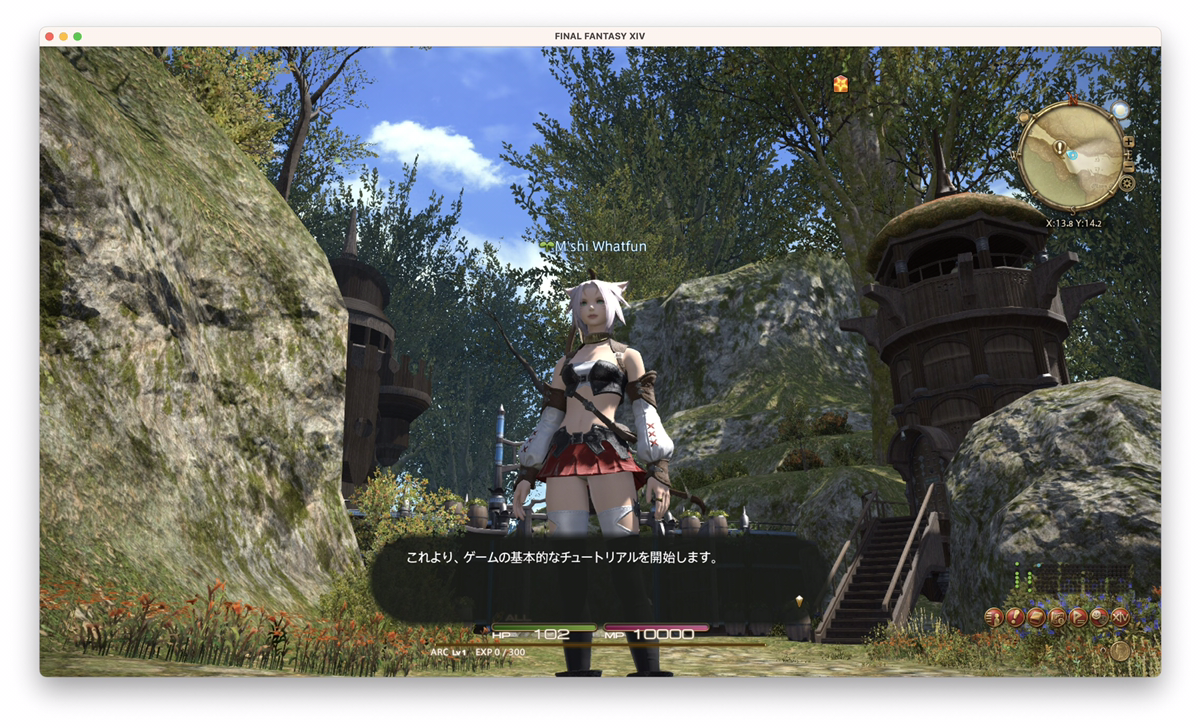Screen dimensions: 1200x728
Task: Minimize the game window
Action: pos(64,36)
